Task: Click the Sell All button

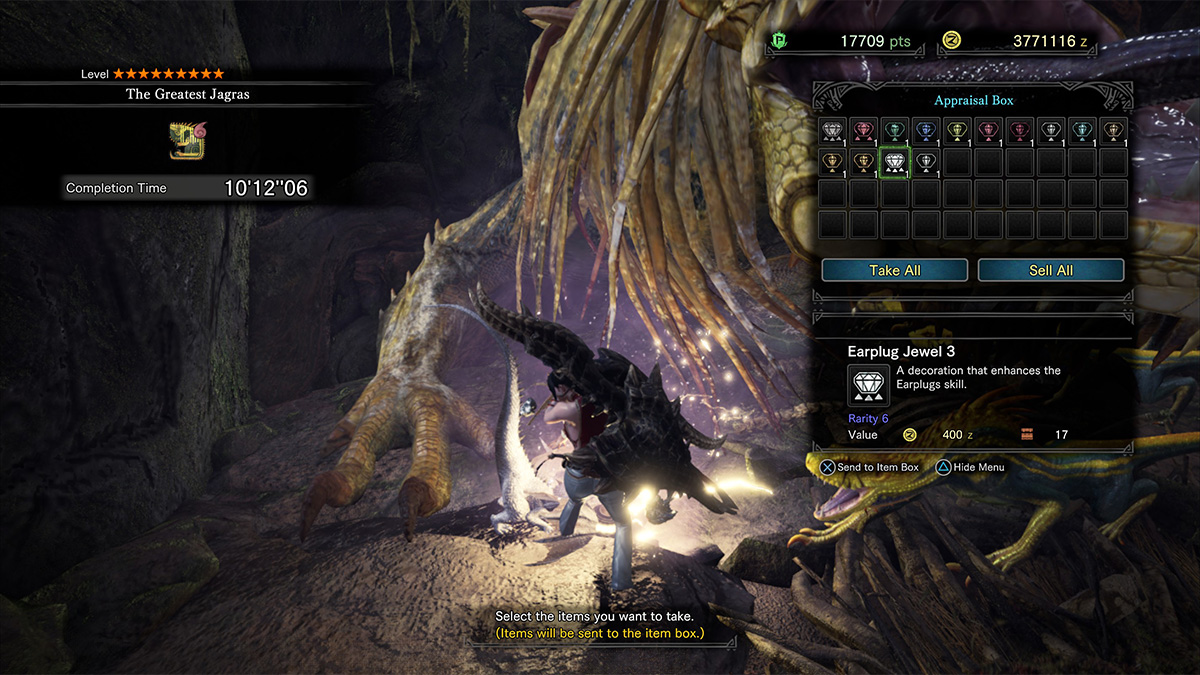Action: (1051, 270)
